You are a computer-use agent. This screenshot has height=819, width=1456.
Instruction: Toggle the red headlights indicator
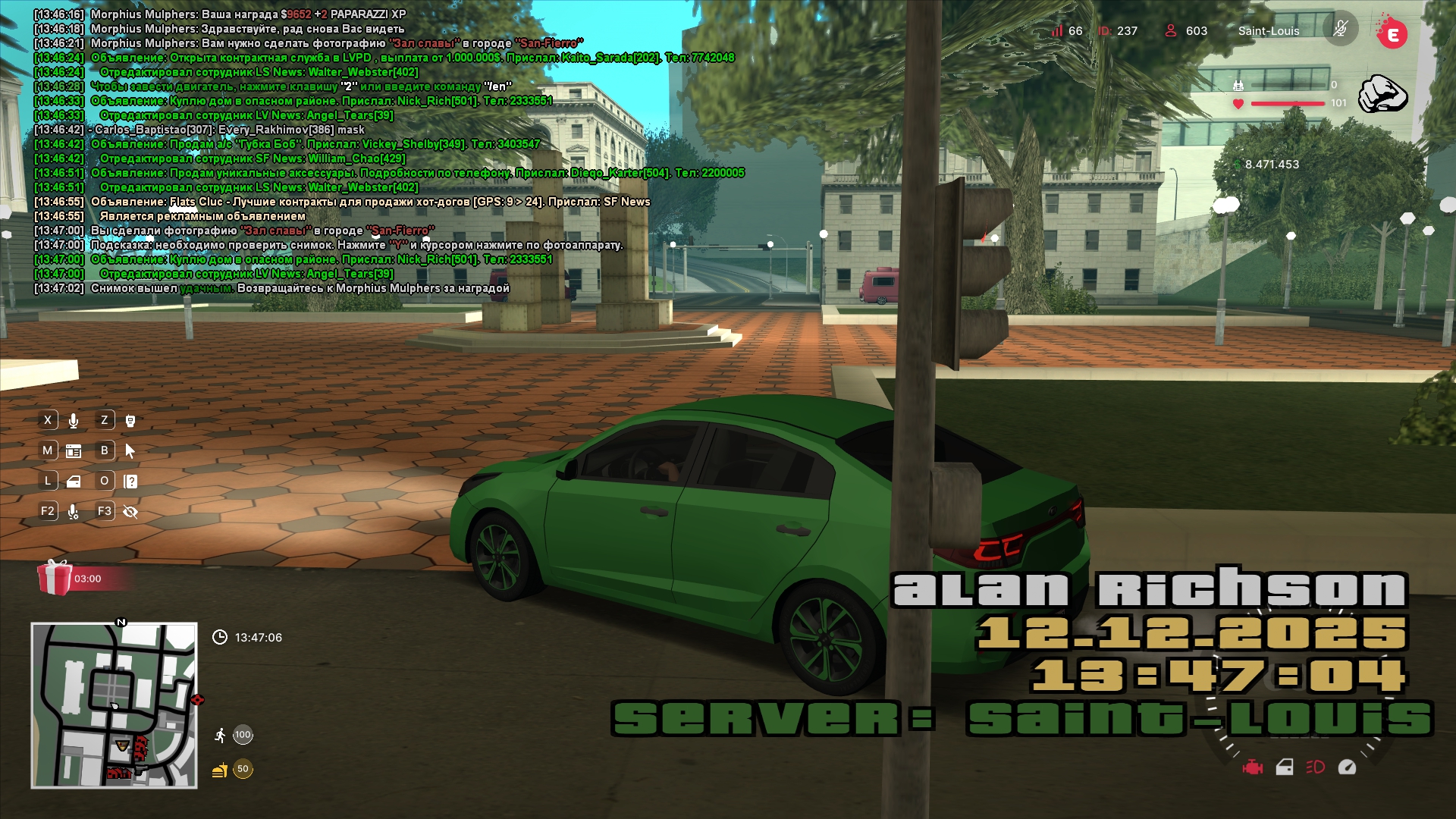1316,767
